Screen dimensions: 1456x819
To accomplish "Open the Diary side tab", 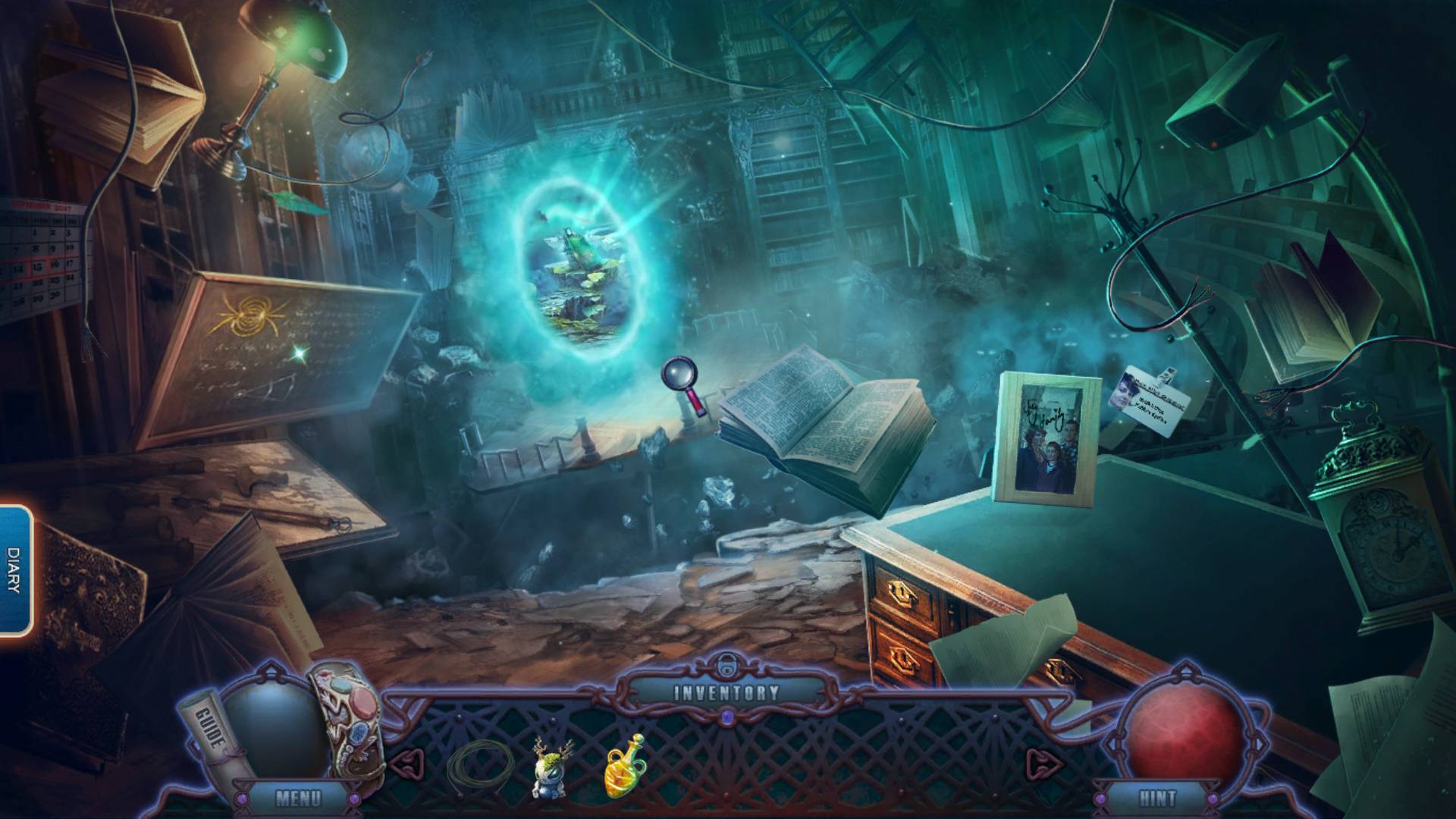I will tap(15, 570).
